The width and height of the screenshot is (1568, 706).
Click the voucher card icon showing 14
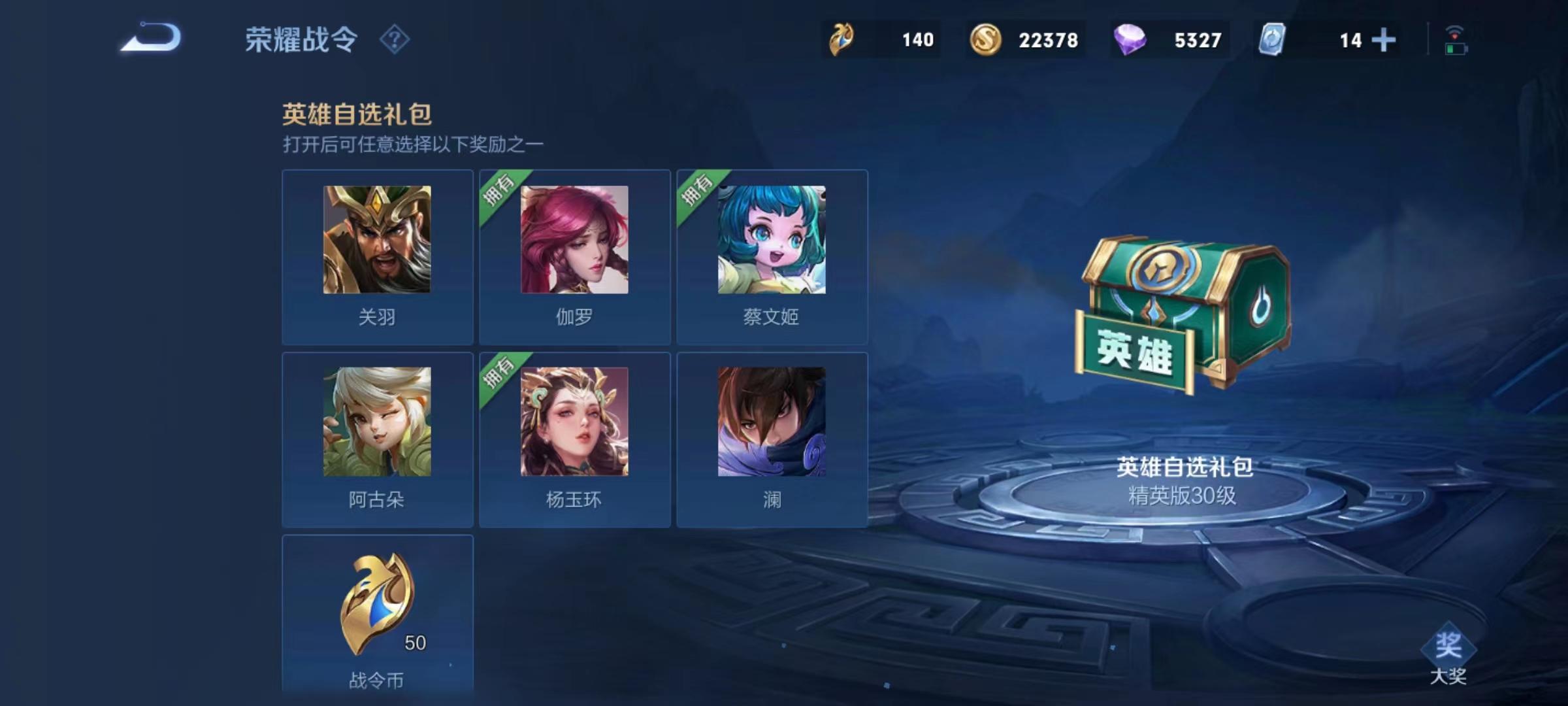1271,39
